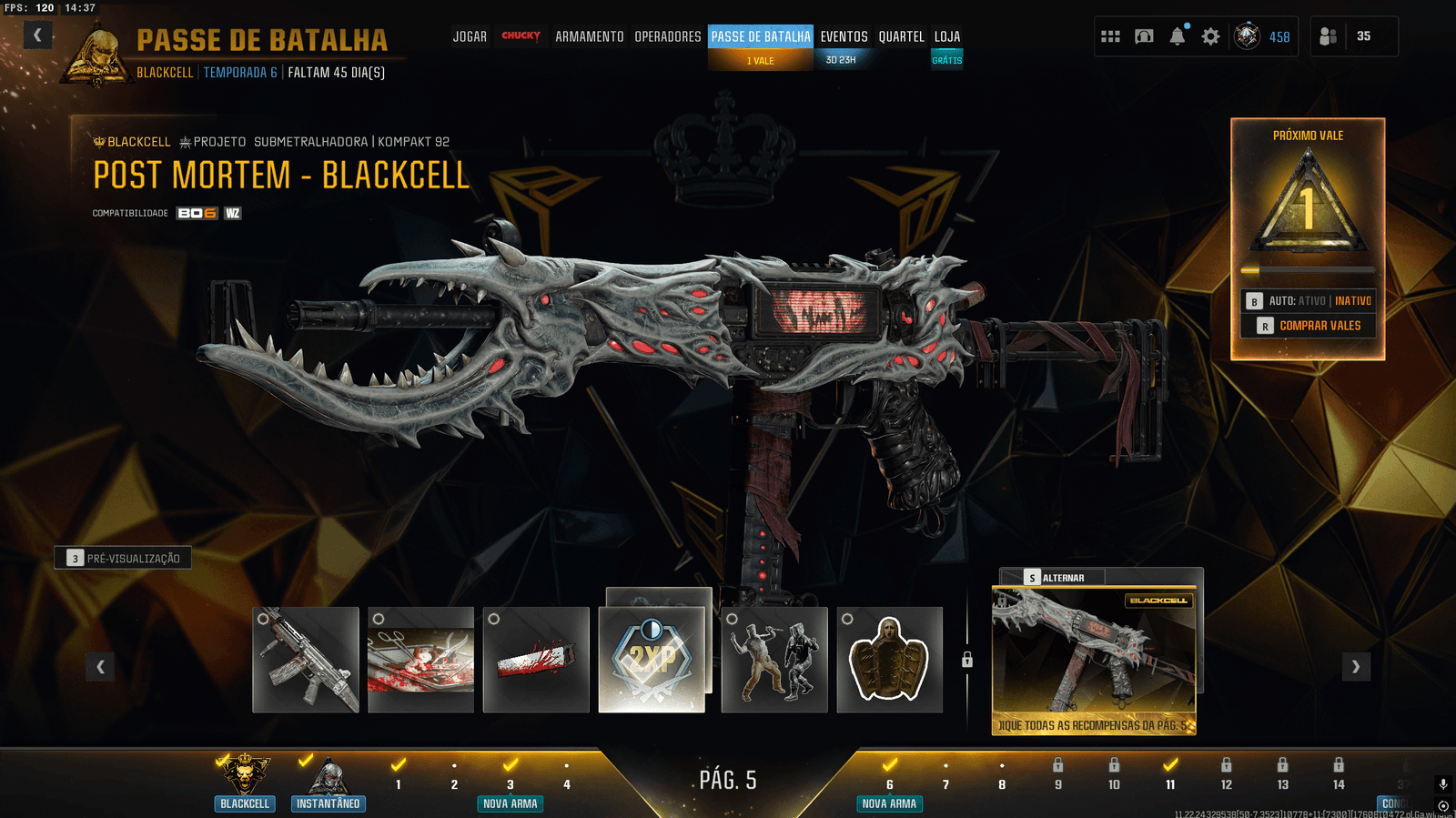Select the Eventos tab

click(844, 36)
